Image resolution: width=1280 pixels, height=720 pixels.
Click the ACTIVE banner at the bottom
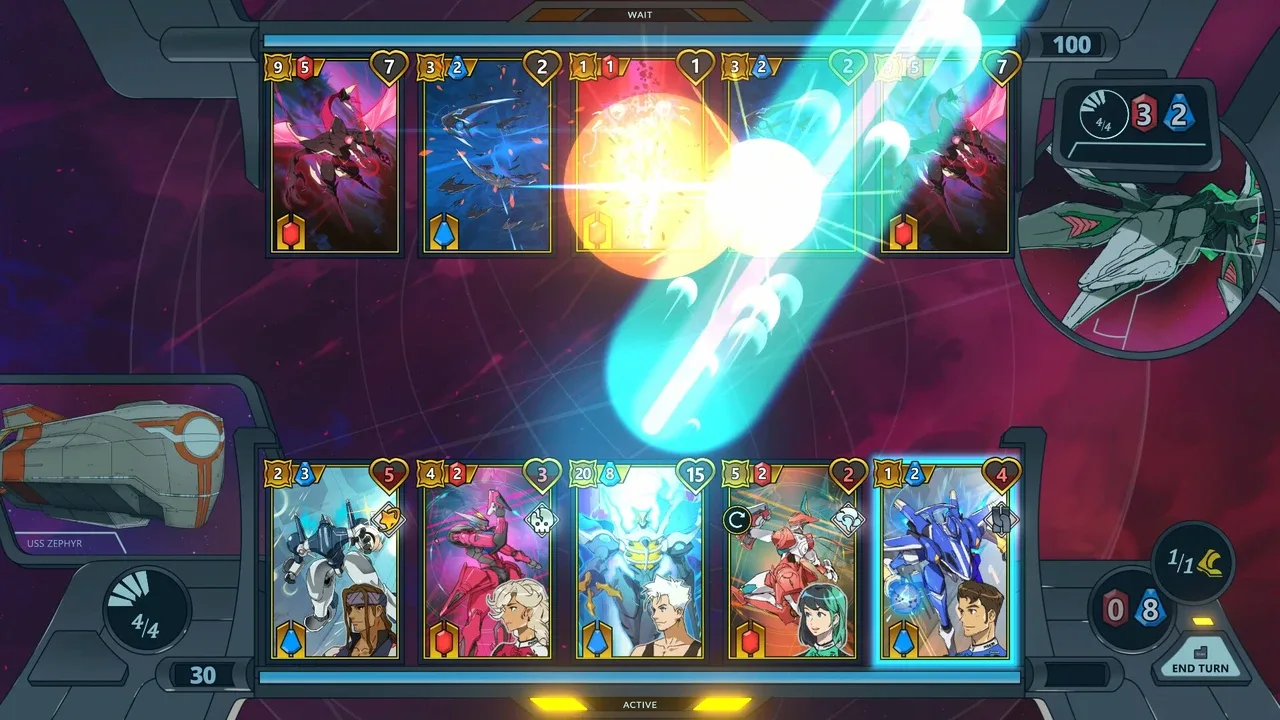[639, 704]
